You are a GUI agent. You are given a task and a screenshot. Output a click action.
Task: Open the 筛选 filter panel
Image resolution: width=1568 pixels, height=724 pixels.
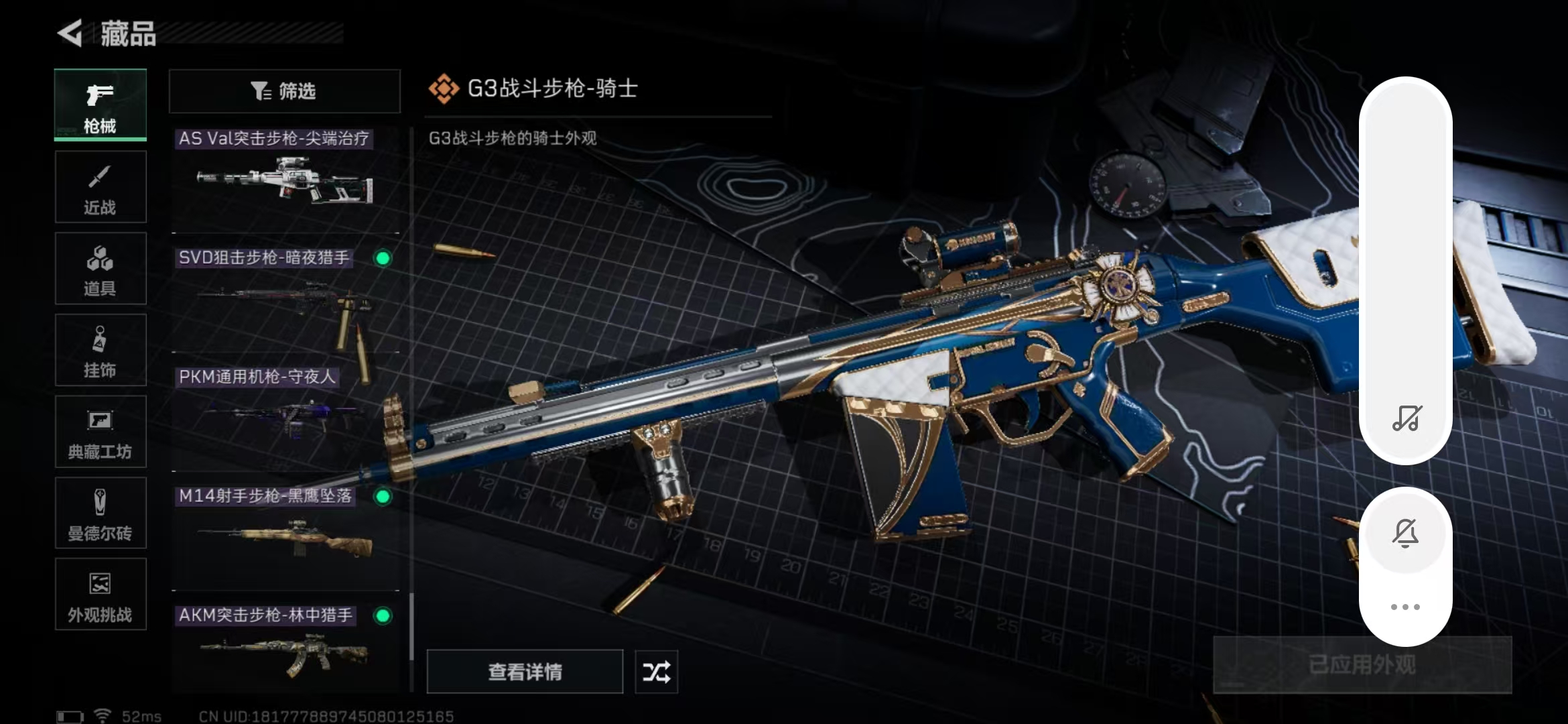click(284, 91)
